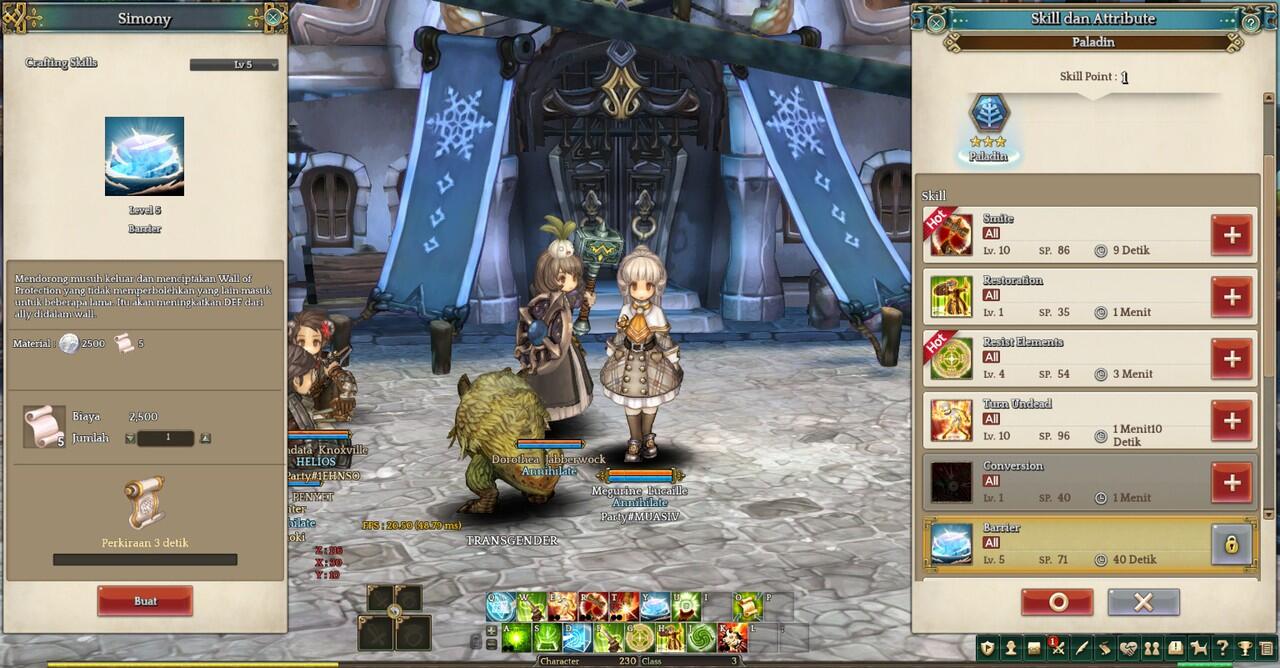Viewport: 1280px width, 668px height.
Task: Click the Barrier skill image in Simony
Action: pyautogui.click(x=144, y=156)
